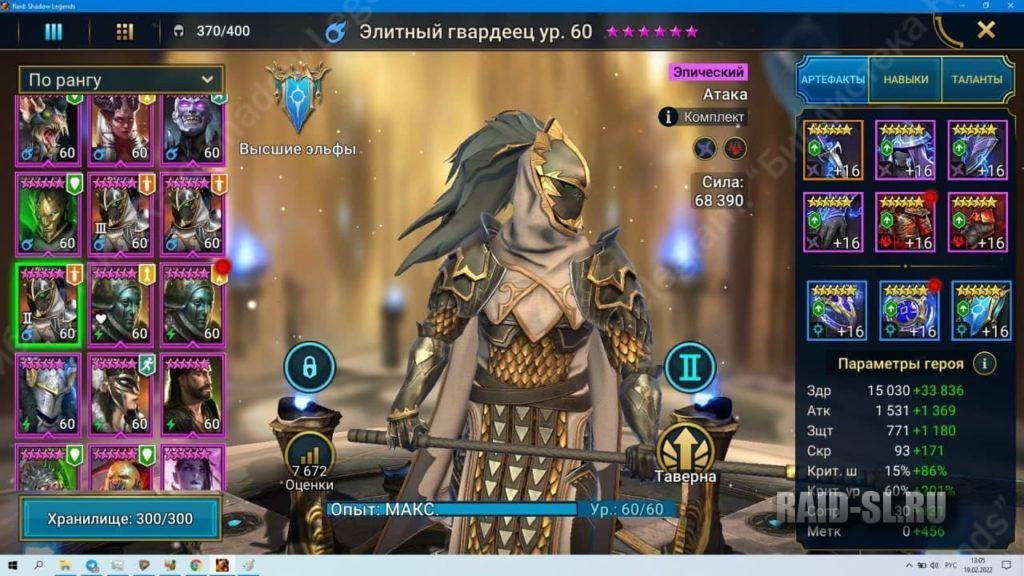Toggle the champion lock icon
Screen dimensions: 1024x576
click(x=309, y=368)
